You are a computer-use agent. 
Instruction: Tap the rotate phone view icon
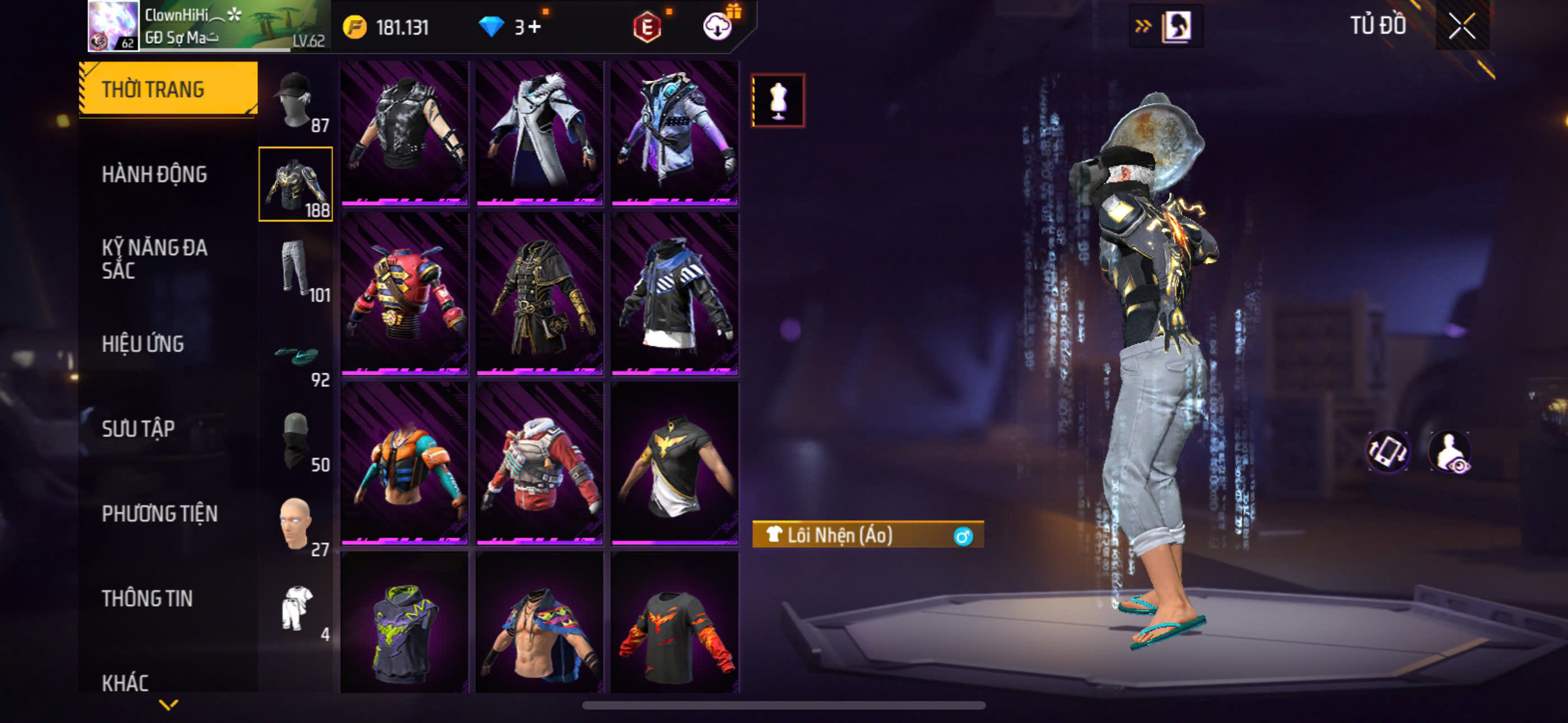[1387, 452]
